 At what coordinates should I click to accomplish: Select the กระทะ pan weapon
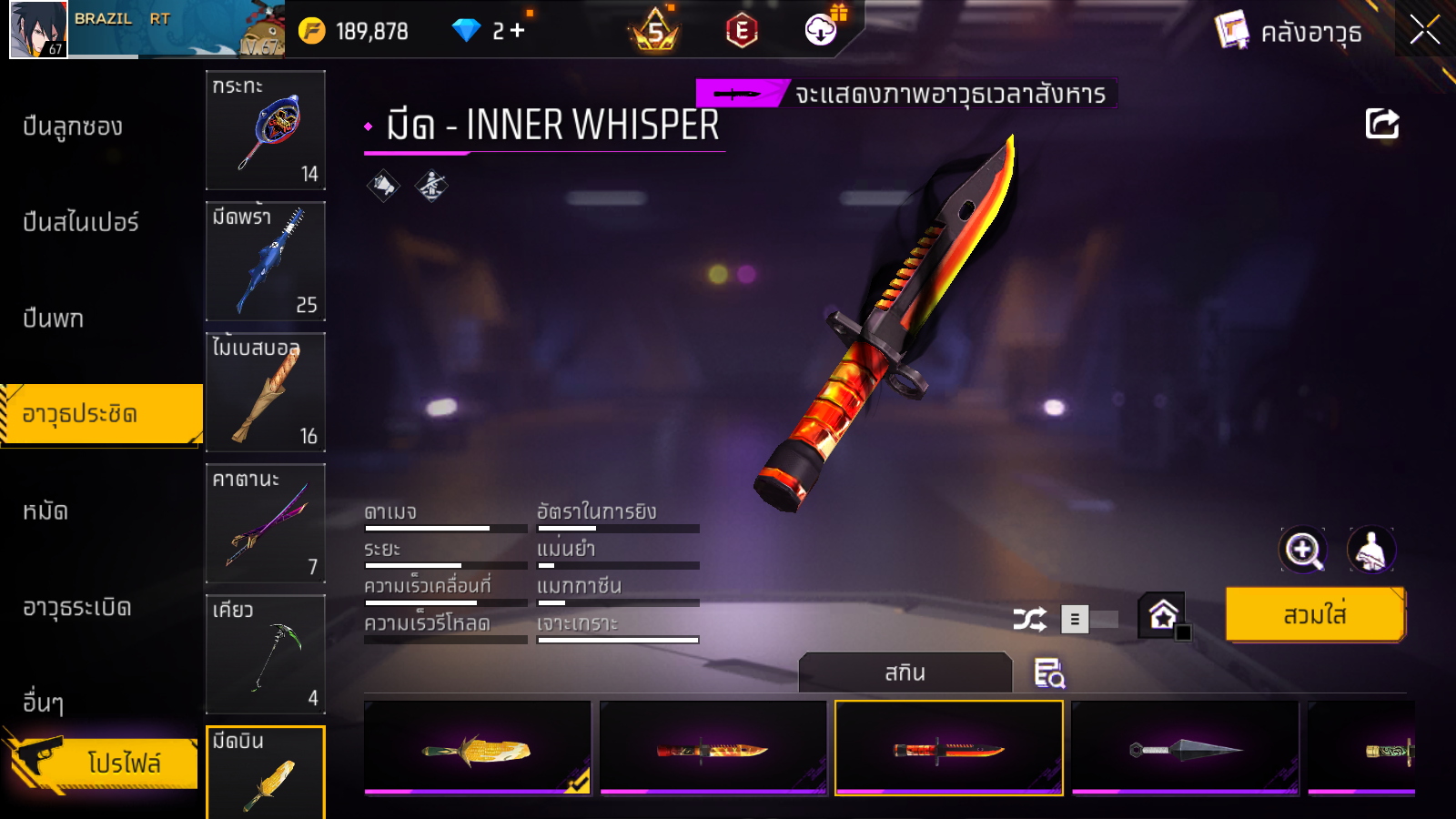click(266, 130)
